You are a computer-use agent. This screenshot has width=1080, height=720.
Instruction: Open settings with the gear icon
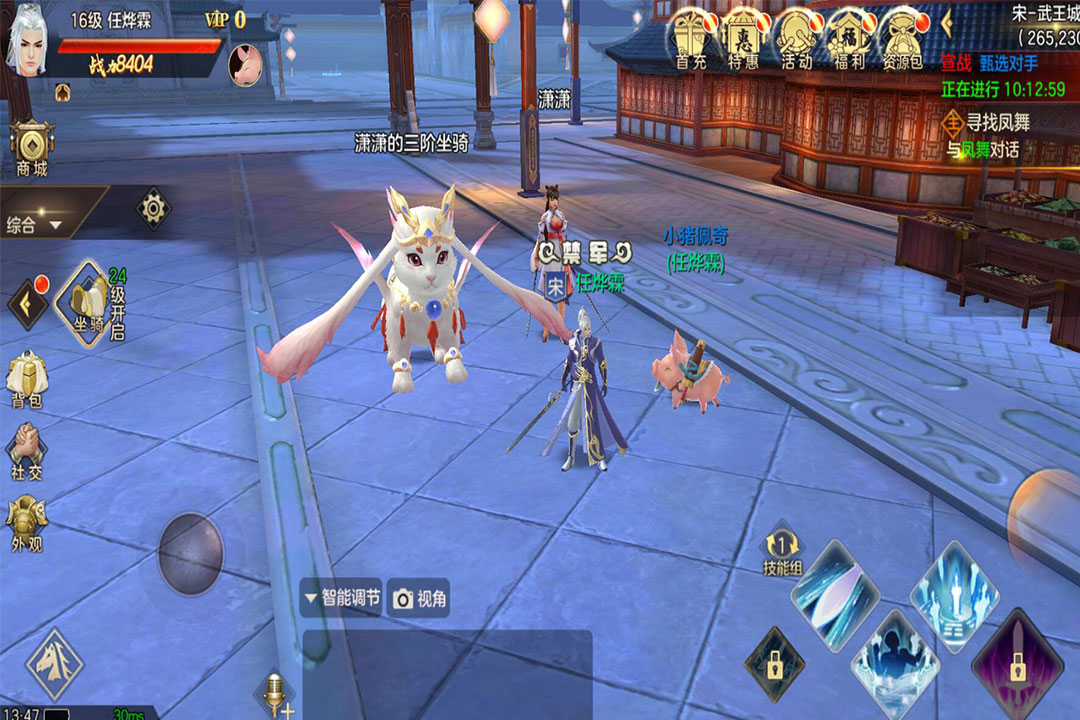pos(153,208)
